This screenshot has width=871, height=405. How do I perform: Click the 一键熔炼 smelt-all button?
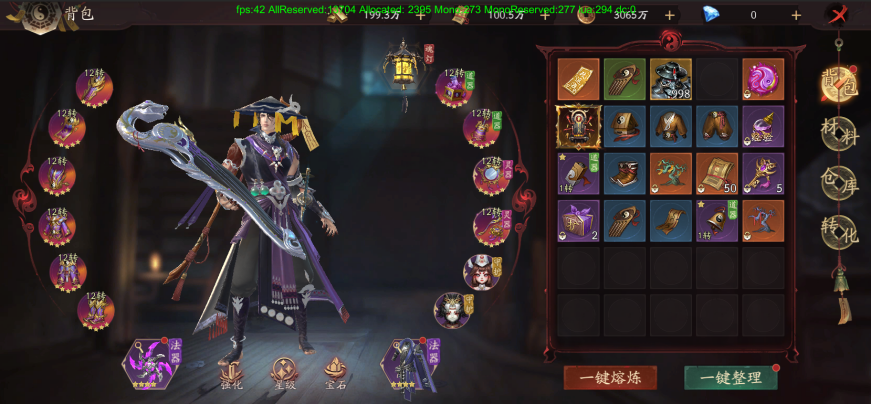(610, 377)
